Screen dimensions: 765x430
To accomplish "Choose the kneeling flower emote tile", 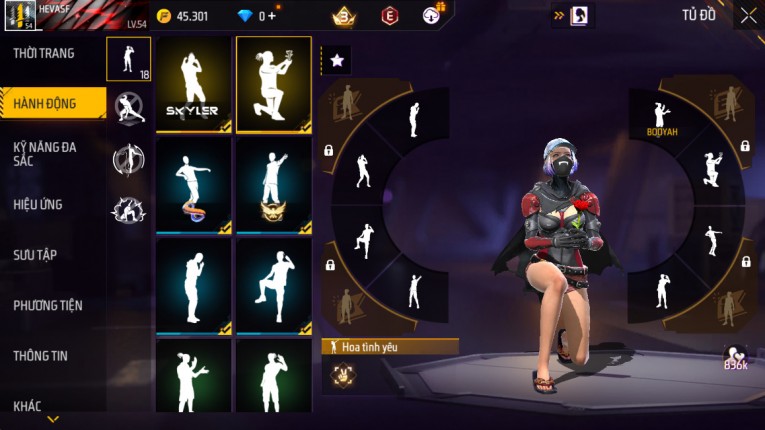I will click(273, 85).
